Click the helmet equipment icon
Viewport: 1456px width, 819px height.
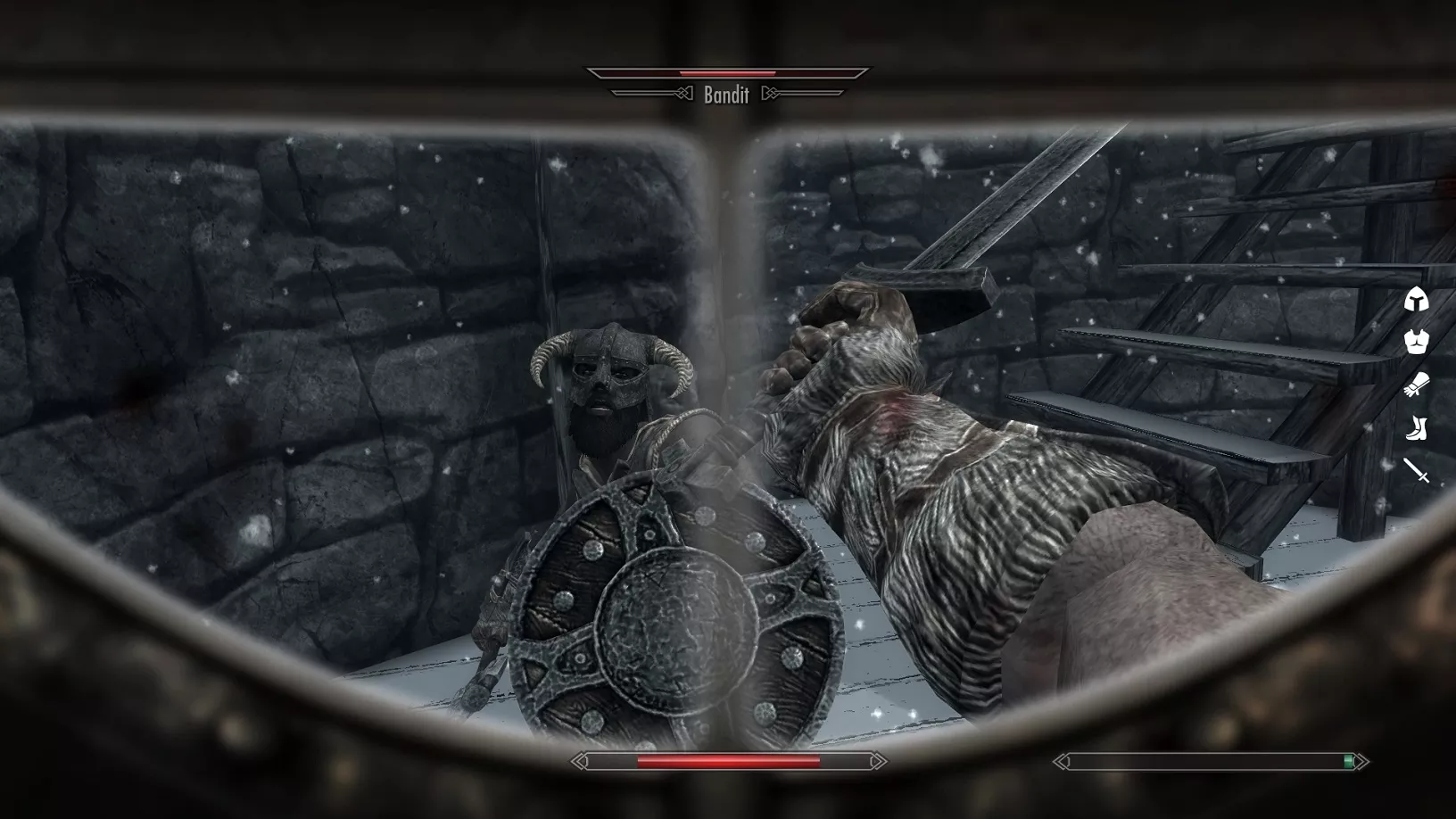pyautogui.click(x=1416, y=300)
